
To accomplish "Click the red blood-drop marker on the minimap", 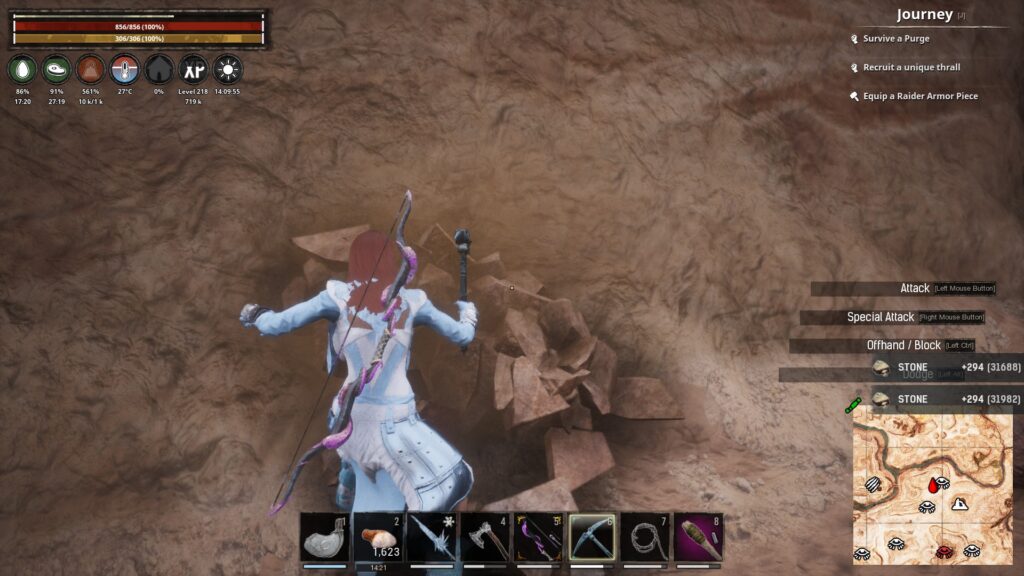I will [935, 484].
